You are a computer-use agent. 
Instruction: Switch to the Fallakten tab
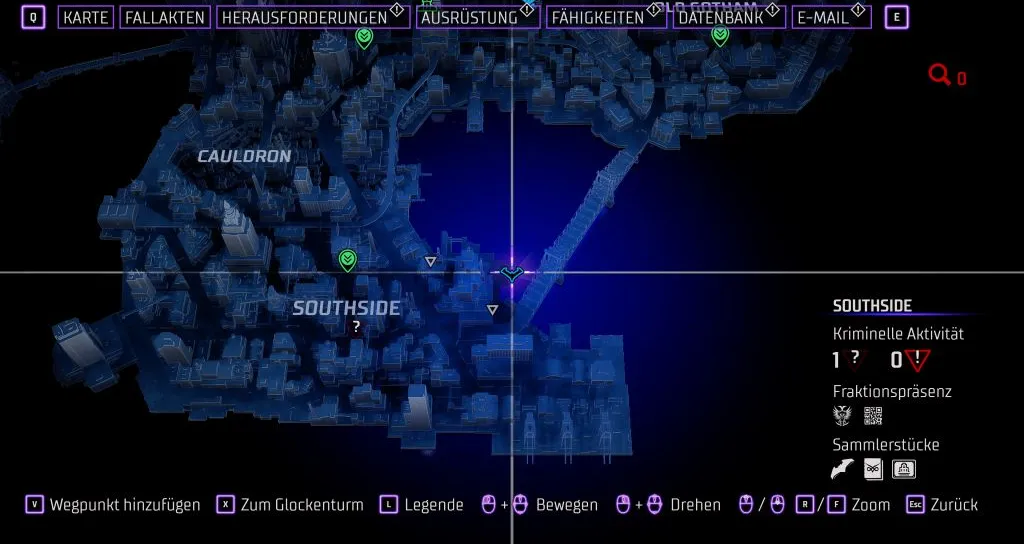165,17
